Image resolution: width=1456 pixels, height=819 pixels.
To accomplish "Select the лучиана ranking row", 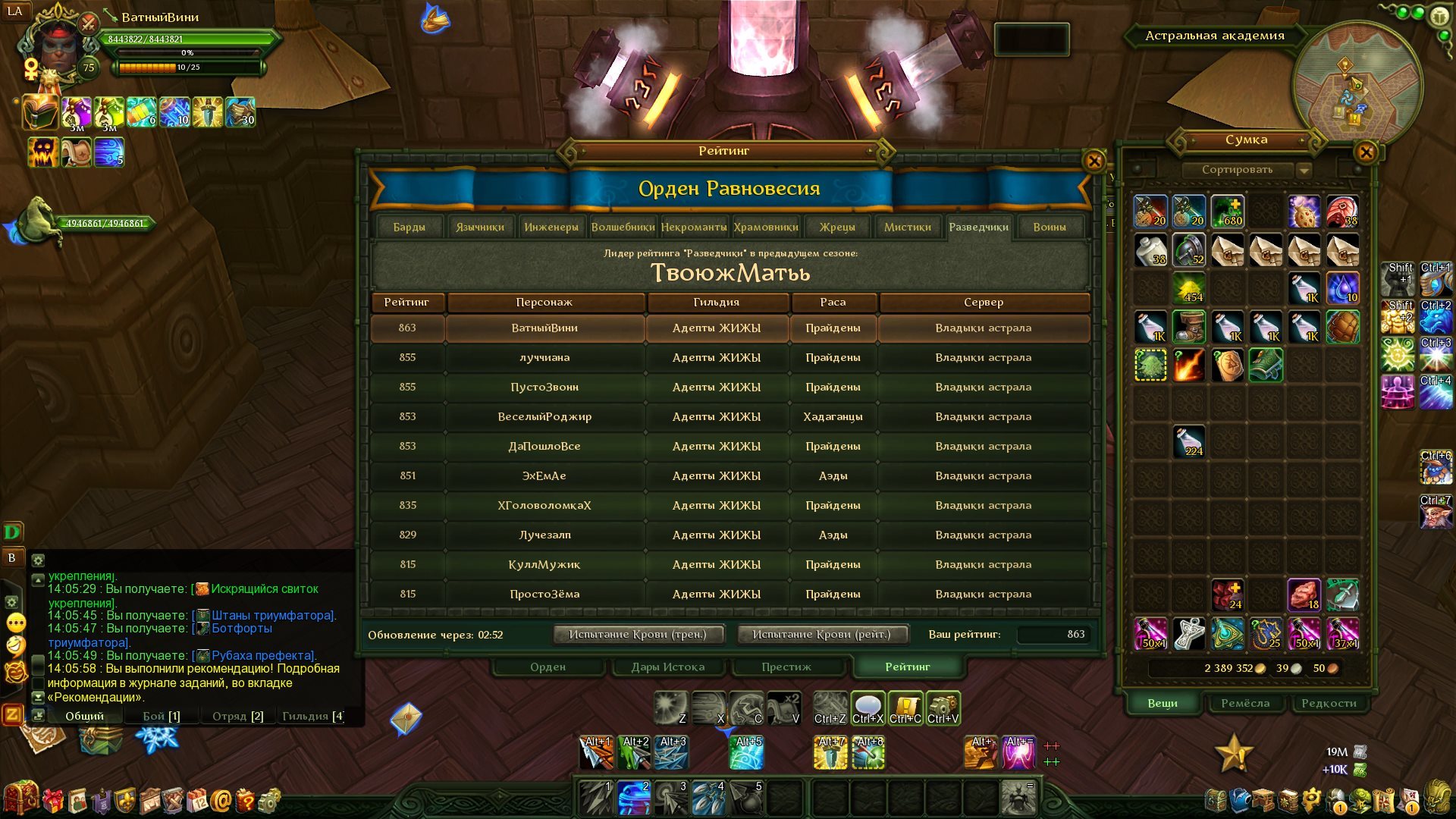I will pos(544,357).
